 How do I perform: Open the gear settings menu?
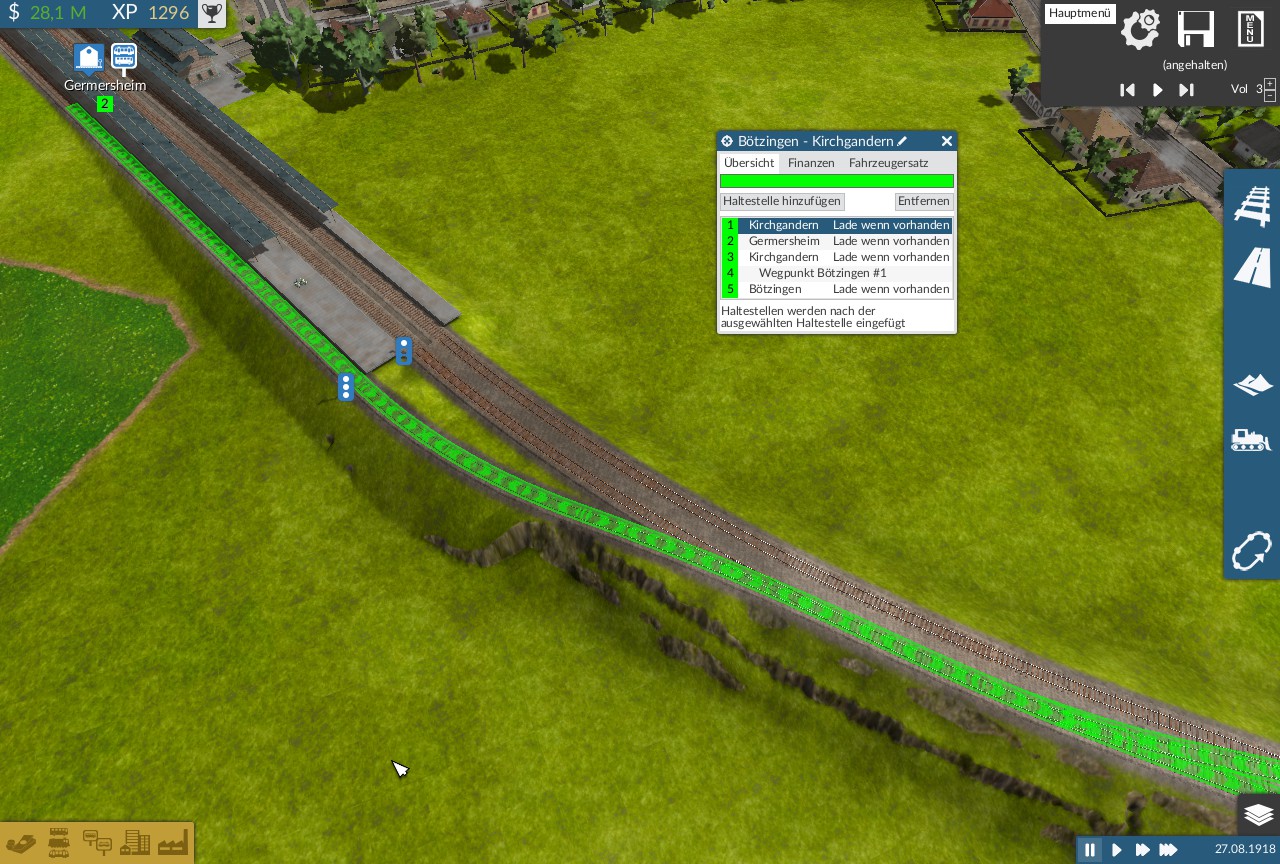[1140, 29]
